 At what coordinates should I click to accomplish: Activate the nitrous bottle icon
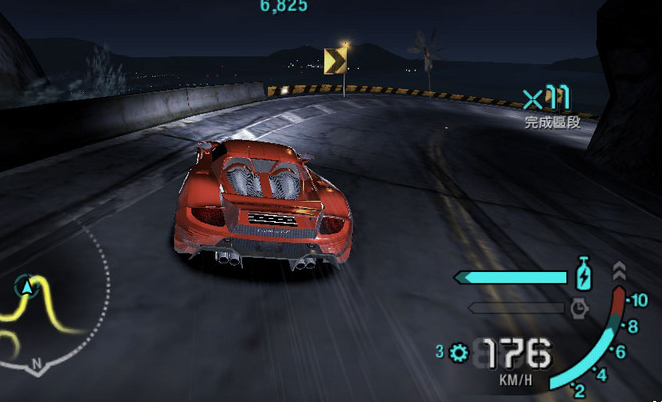pyautogui.click(x=583, y=275)
